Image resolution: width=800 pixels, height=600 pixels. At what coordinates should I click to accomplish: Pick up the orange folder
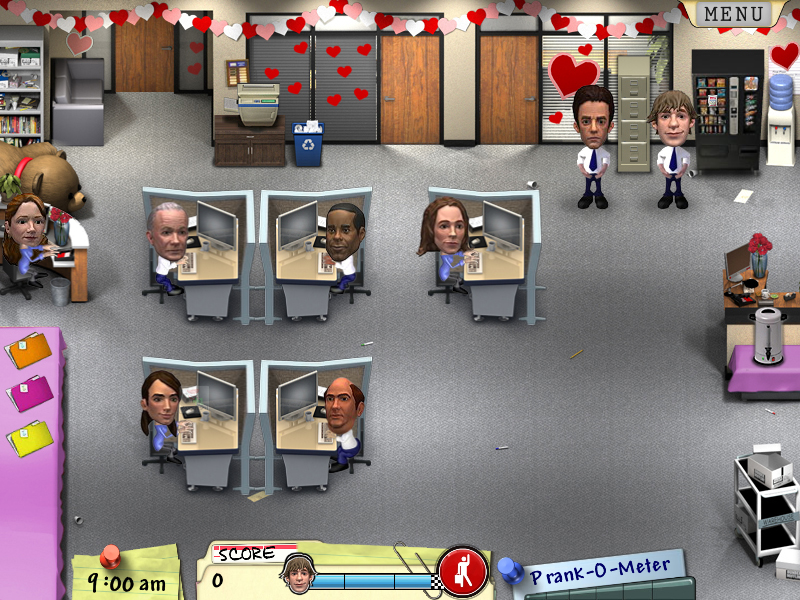pos(29,351)
